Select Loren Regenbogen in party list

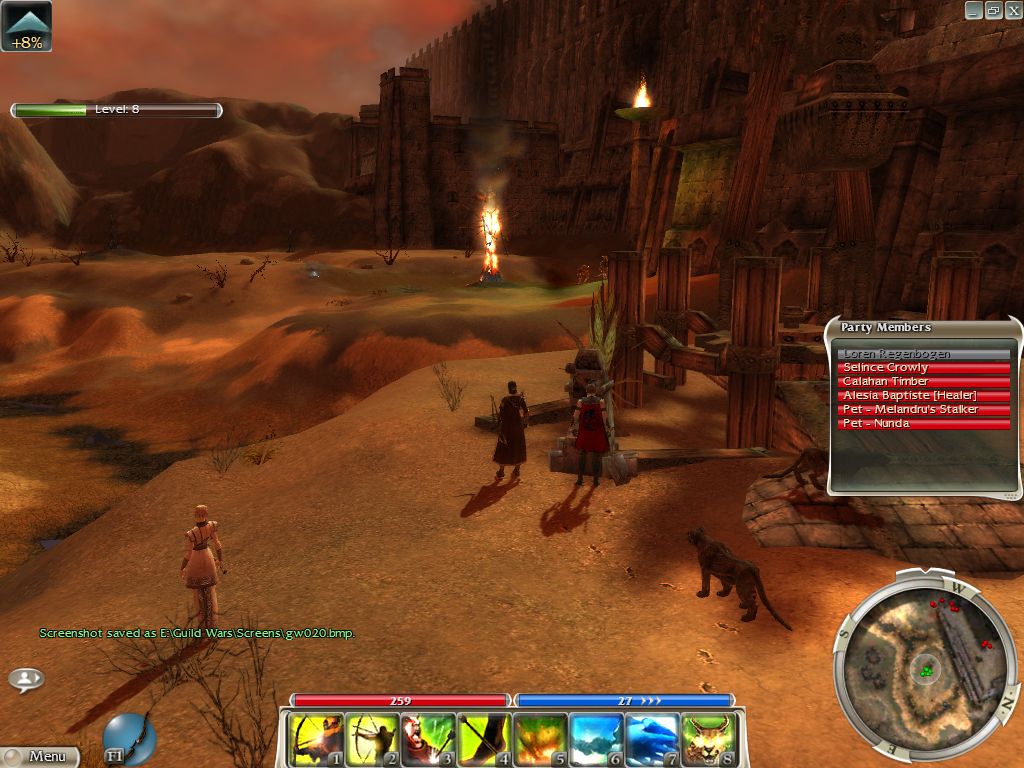tap(924, 354)
